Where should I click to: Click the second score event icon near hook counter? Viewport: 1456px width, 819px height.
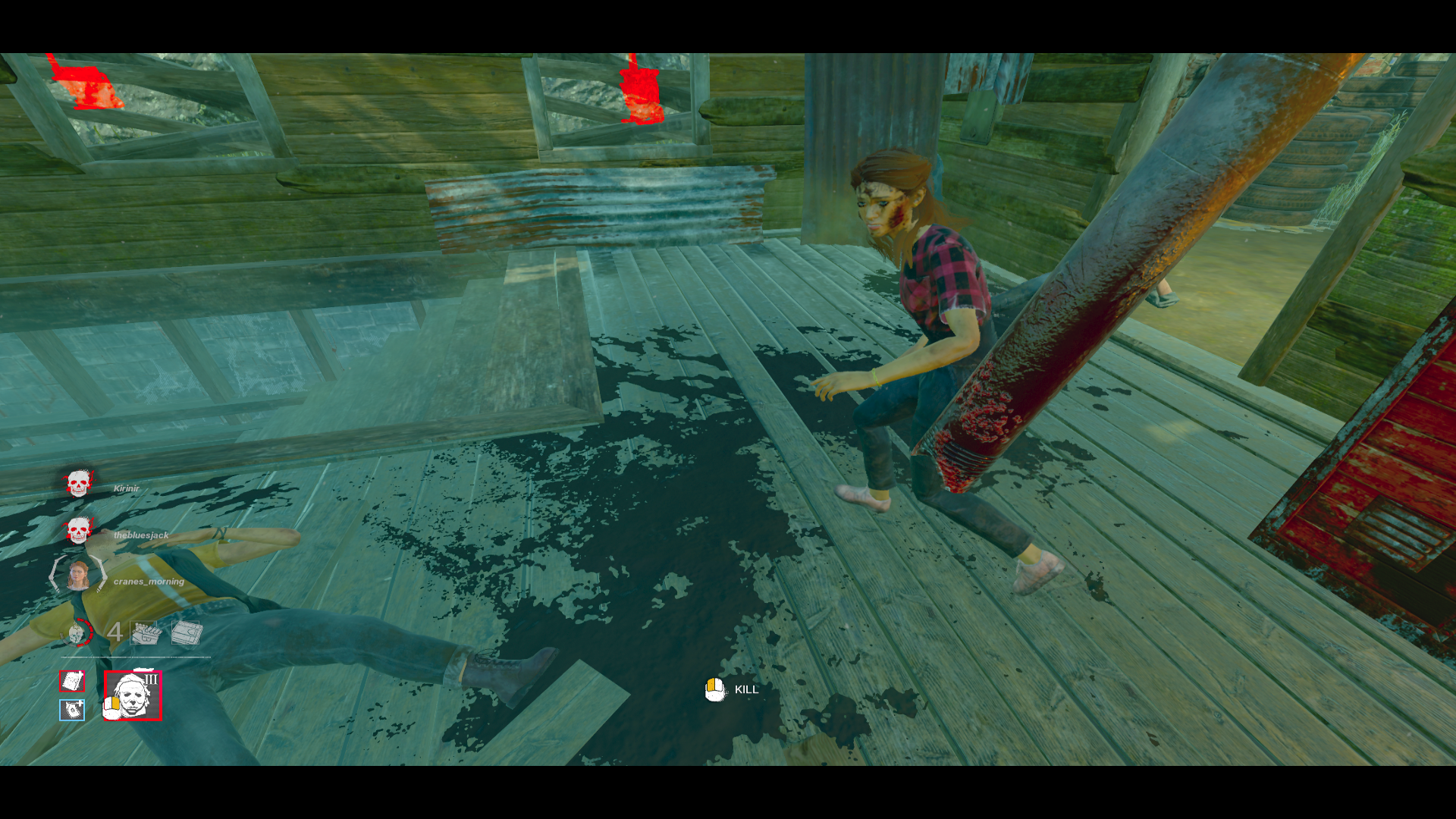pyautogui.click(x=184, y=632)
